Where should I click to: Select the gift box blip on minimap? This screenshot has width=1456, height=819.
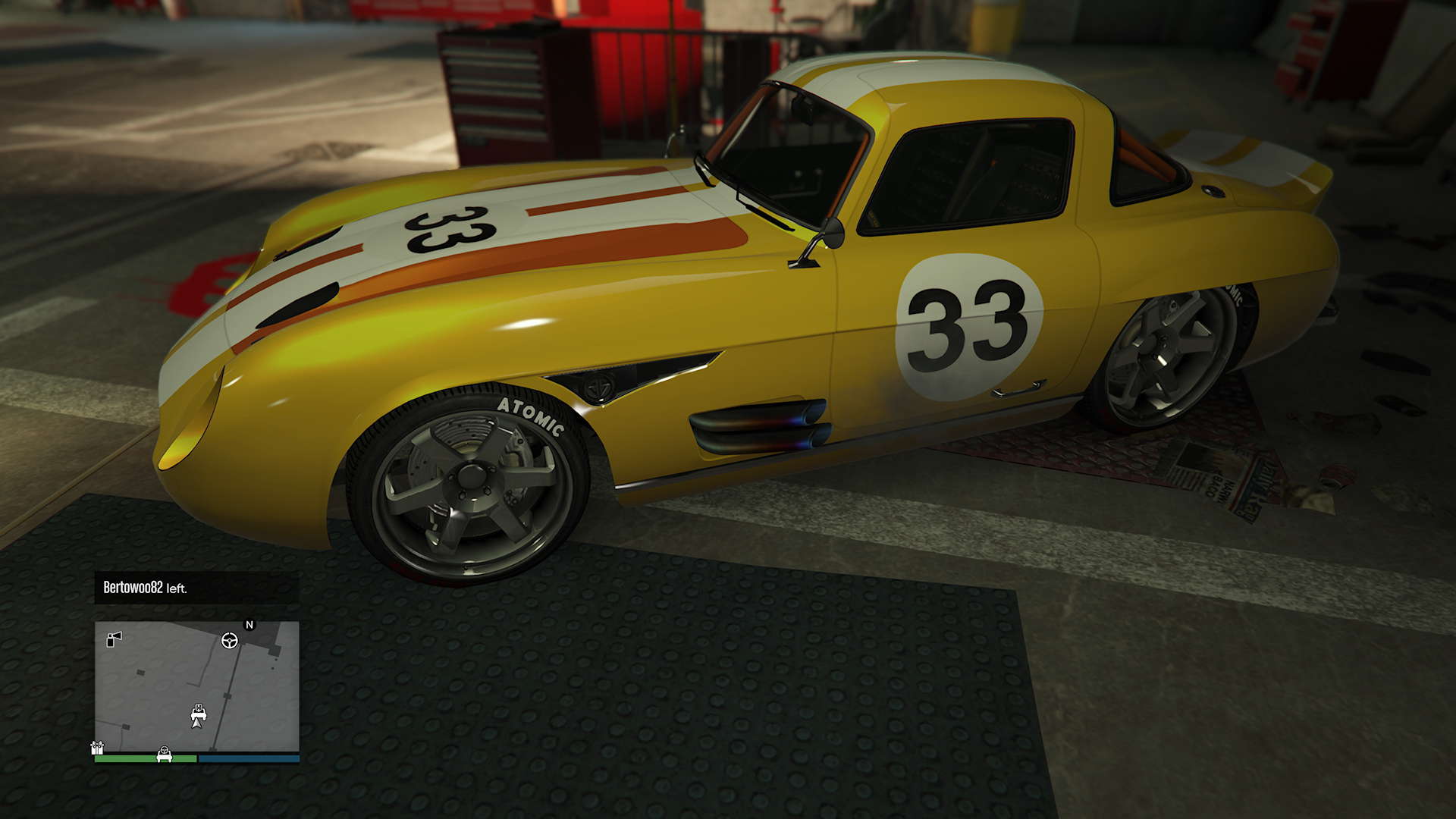click(x=96, y=748)
